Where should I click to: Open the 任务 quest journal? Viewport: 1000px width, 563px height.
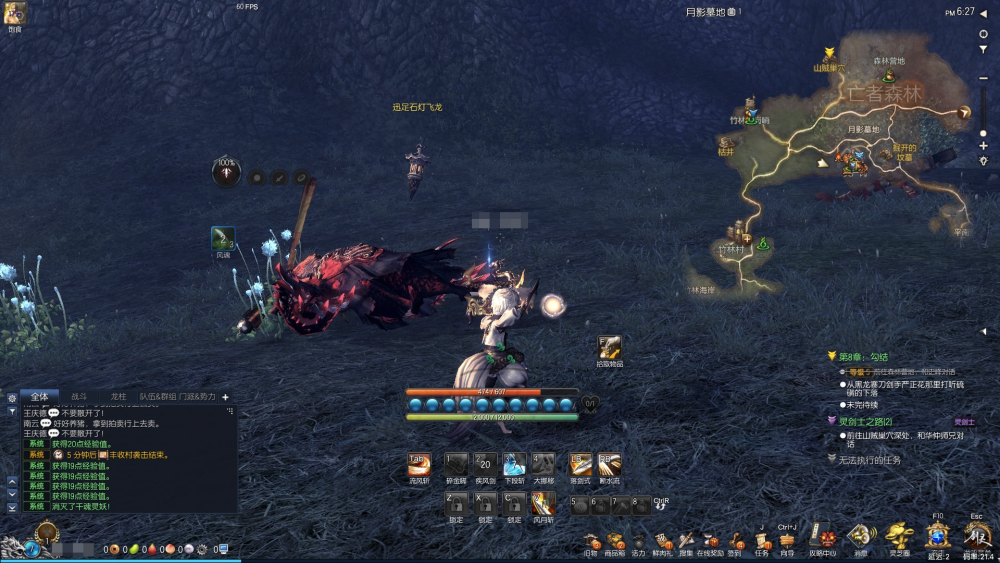[762, 541]
